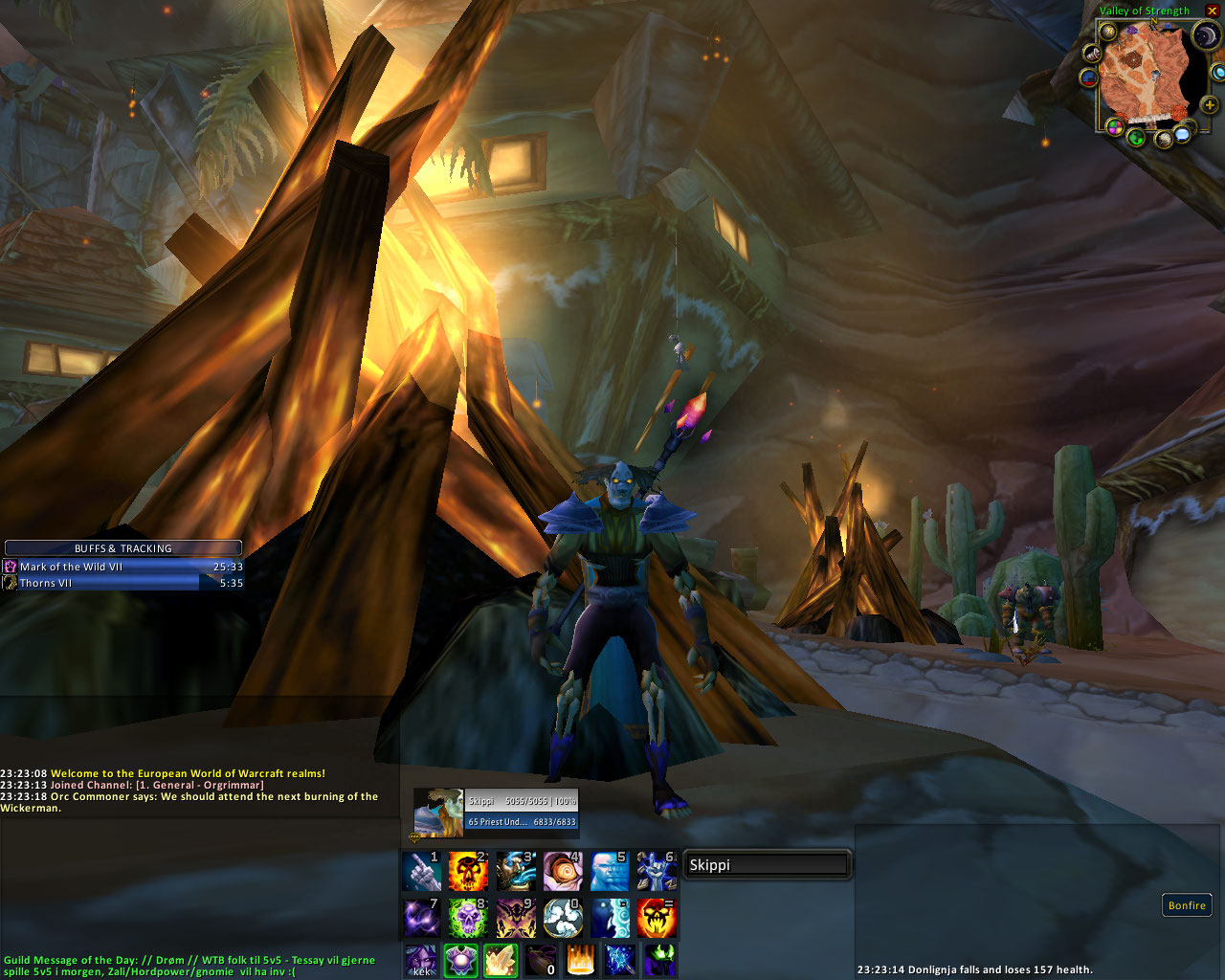This screenshot has width=1225, height=980.
Task: Click the four-colored circle minimap button
Action: pos(1114,126)
